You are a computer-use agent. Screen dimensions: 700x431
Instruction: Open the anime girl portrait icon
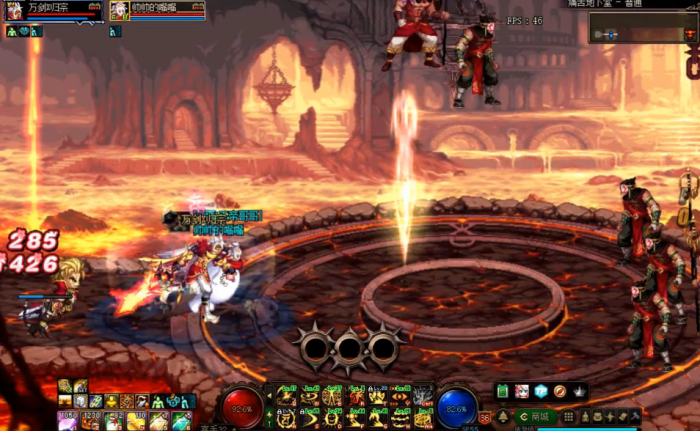click(522, 391)
